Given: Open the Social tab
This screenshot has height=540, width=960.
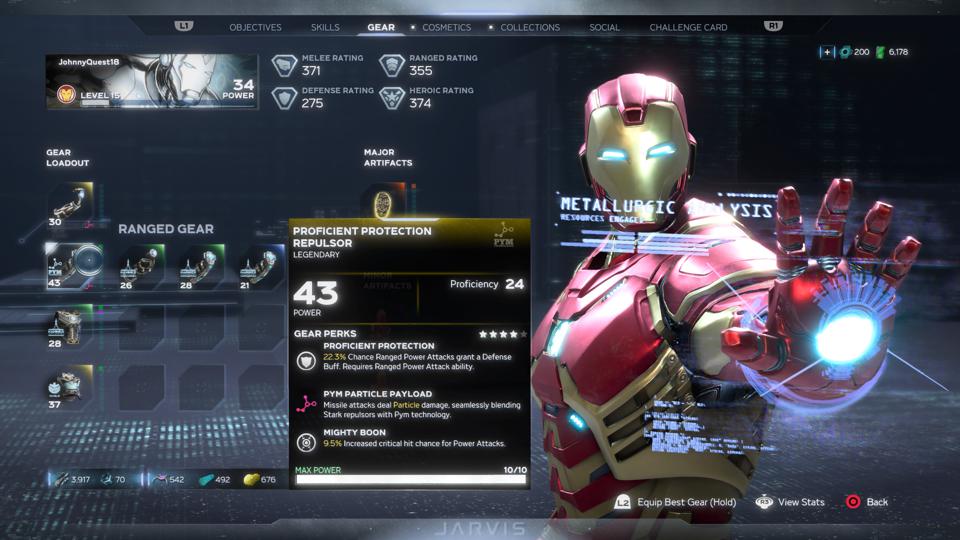Looking at the screenshot, I should tap(604, 27).
